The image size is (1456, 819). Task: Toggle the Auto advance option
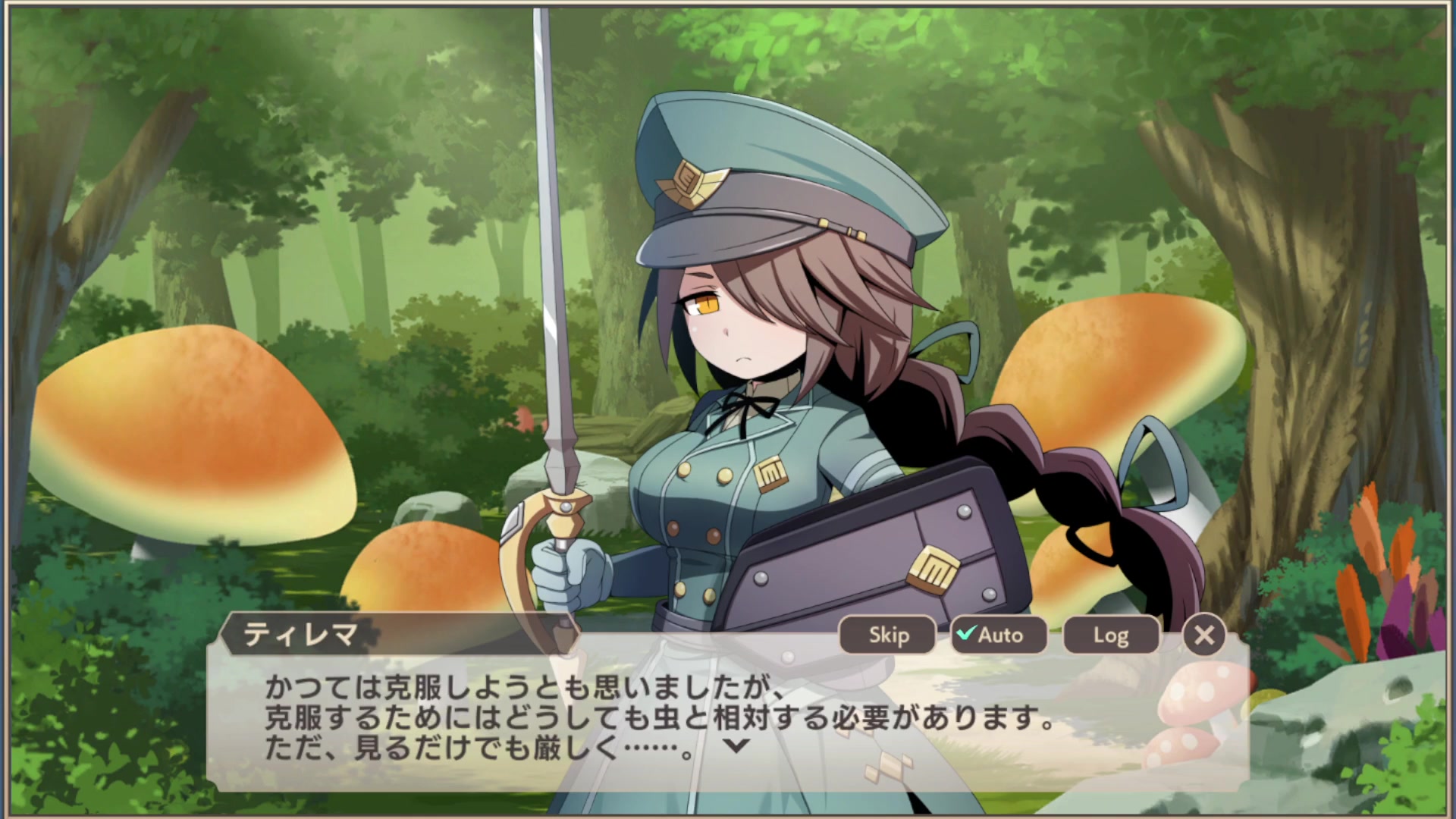click(999, 635)
